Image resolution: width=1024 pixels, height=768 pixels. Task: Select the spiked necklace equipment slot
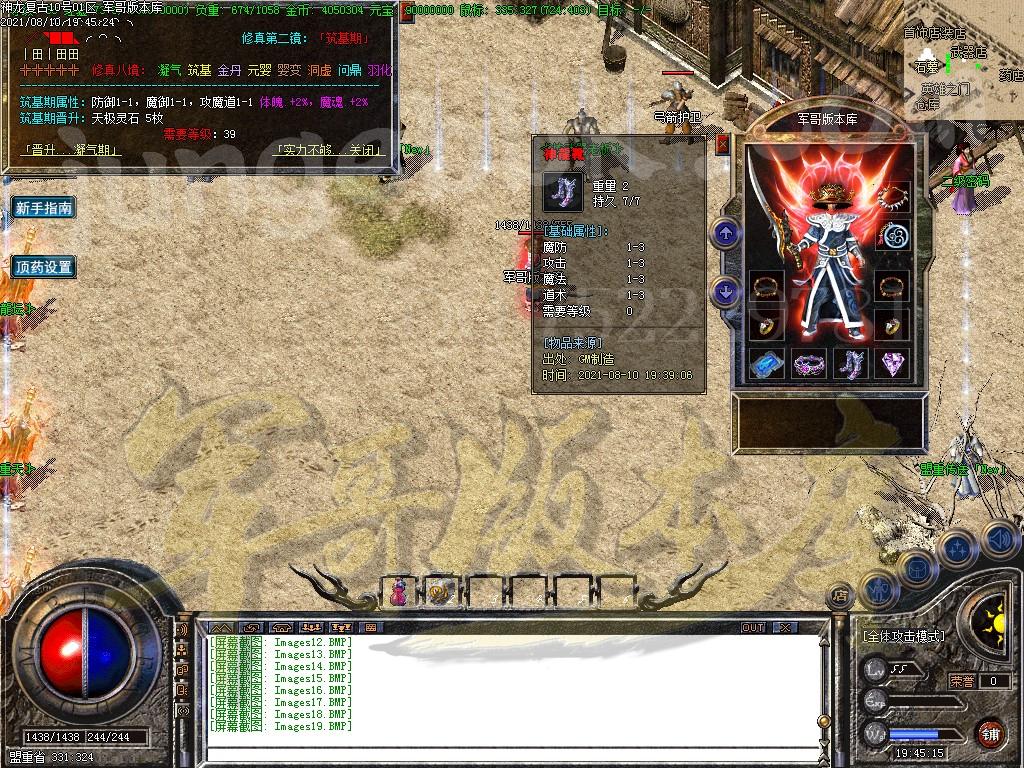click(892, 197)
